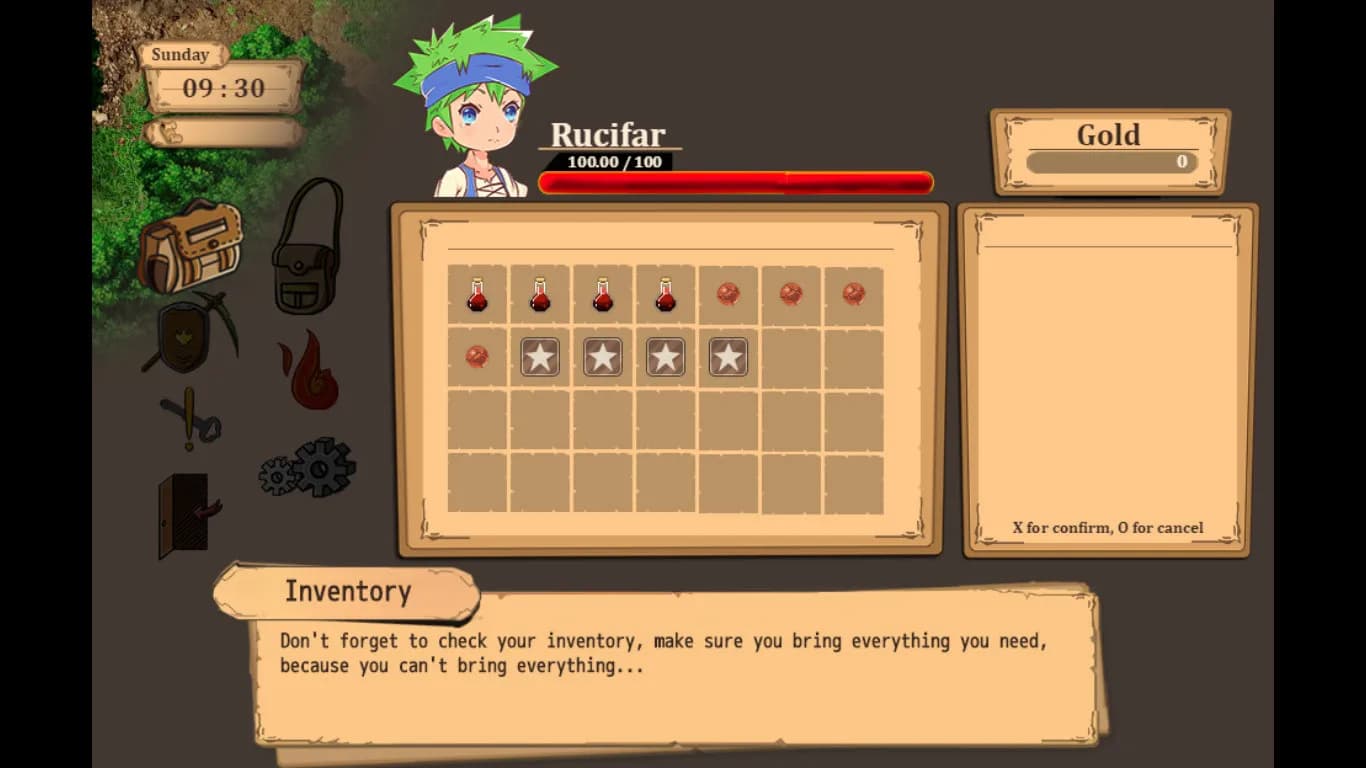
Task: Click the gold amount field showing 0
Action: 1110,162
